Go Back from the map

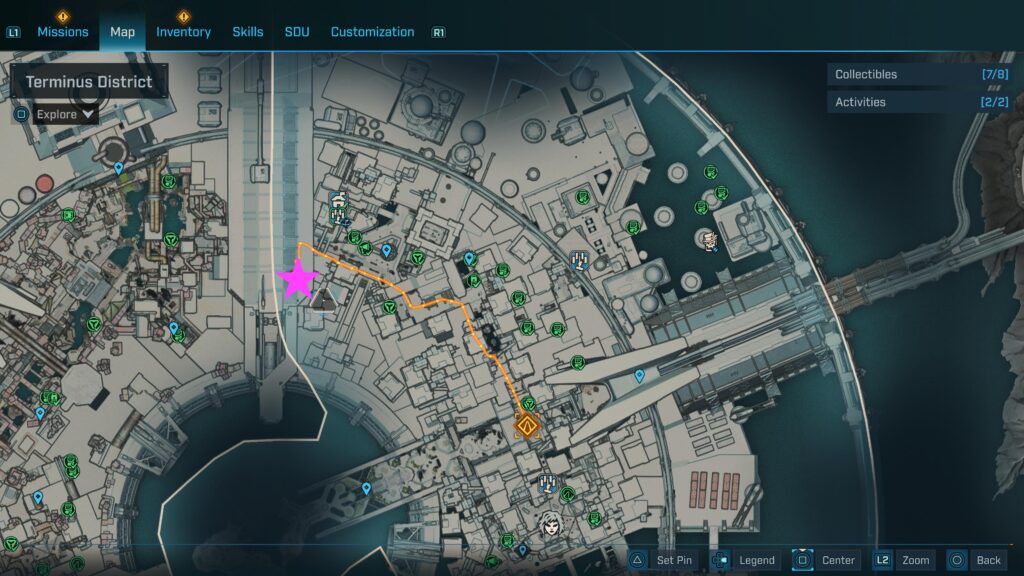point(976,560)
